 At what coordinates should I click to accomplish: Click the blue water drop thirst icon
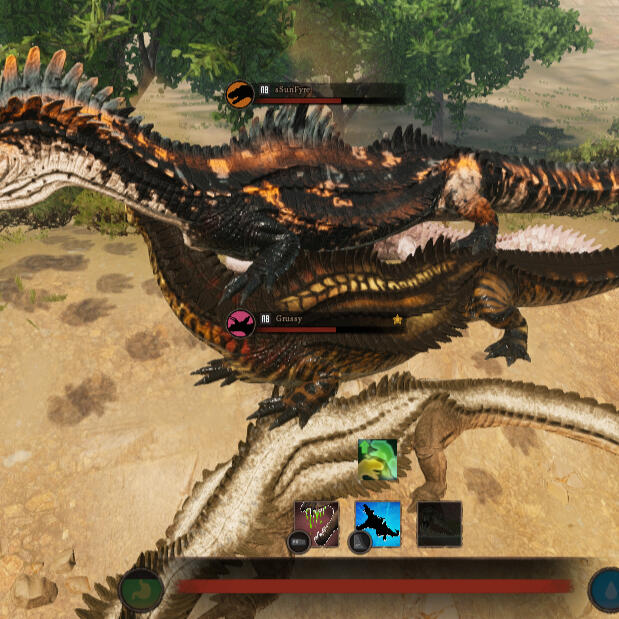pos(605,588)
